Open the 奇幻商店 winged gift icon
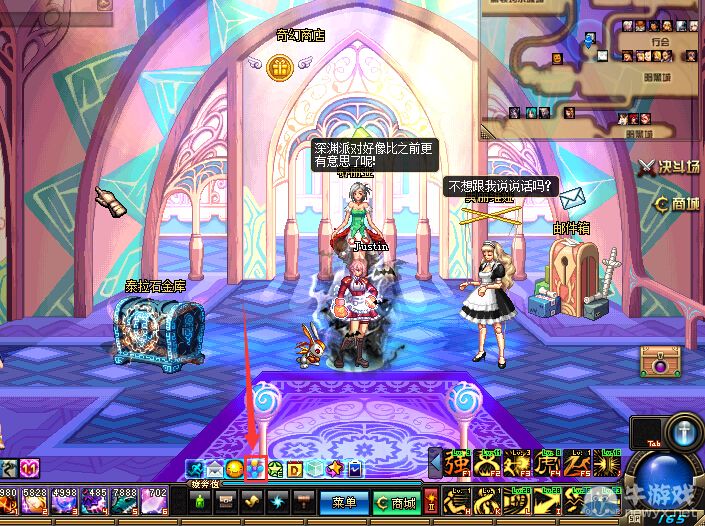The height and width of the screenshot is (526, 705). [279, 66]
